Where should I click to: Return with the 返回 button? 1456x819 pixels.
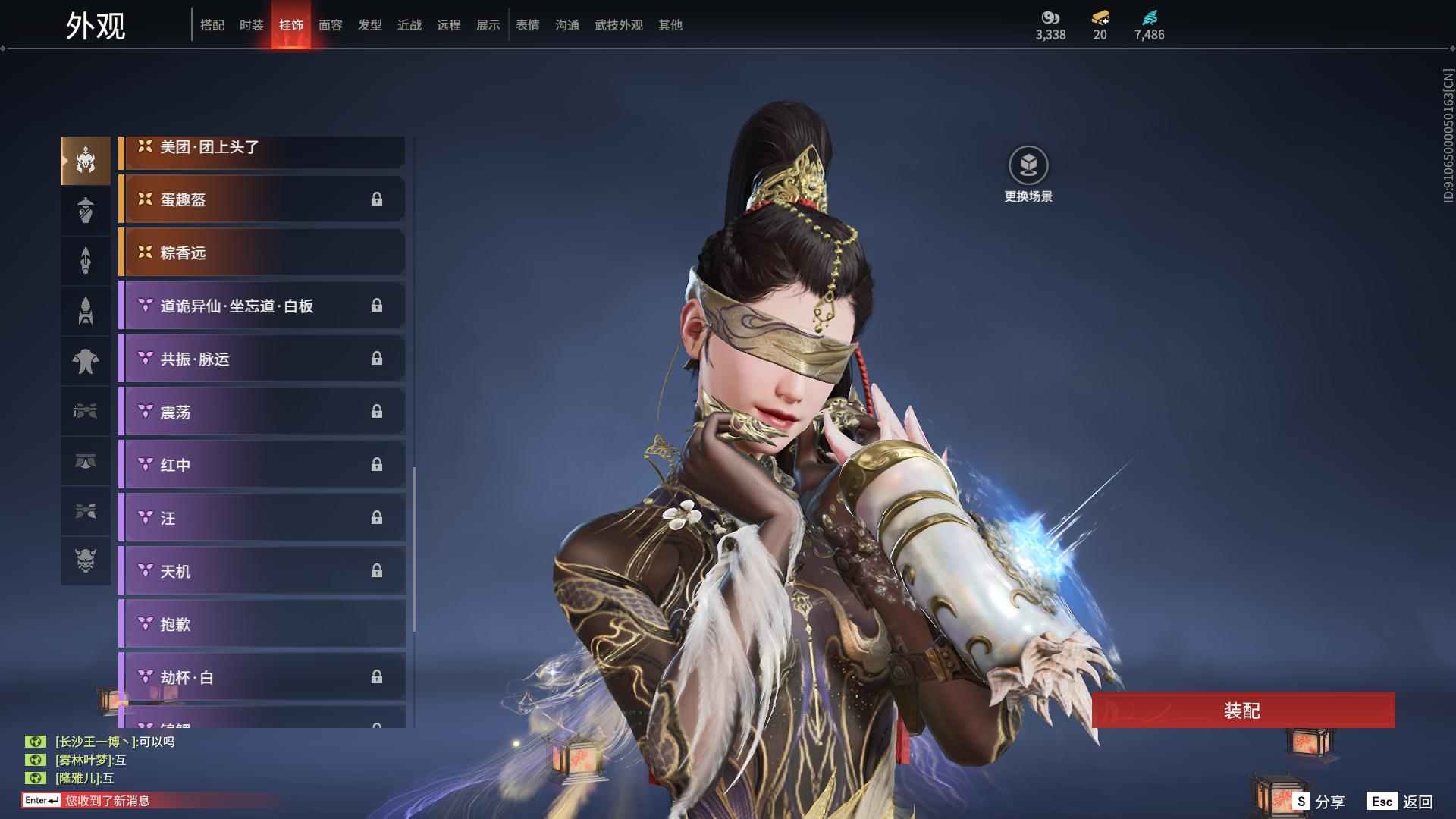coord(1401,801)
